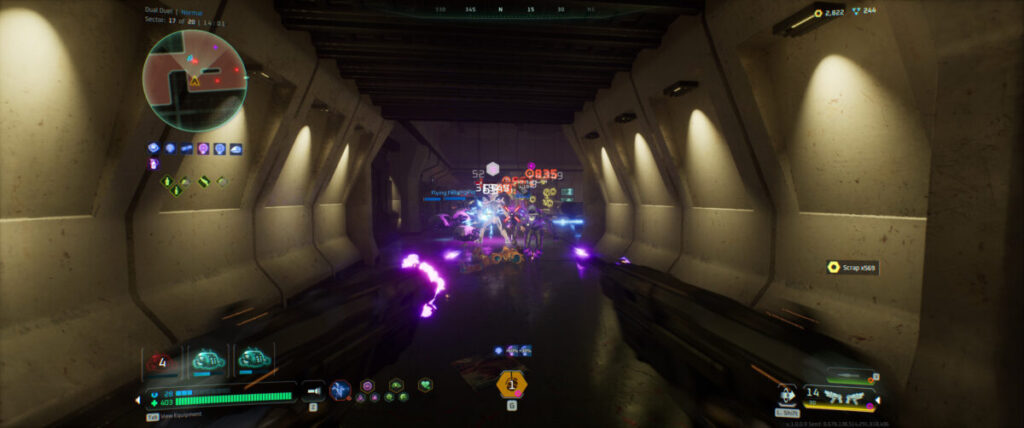Click the green heart perk icon
This screenshot has height=428, width=1024.
pos(425,385)
